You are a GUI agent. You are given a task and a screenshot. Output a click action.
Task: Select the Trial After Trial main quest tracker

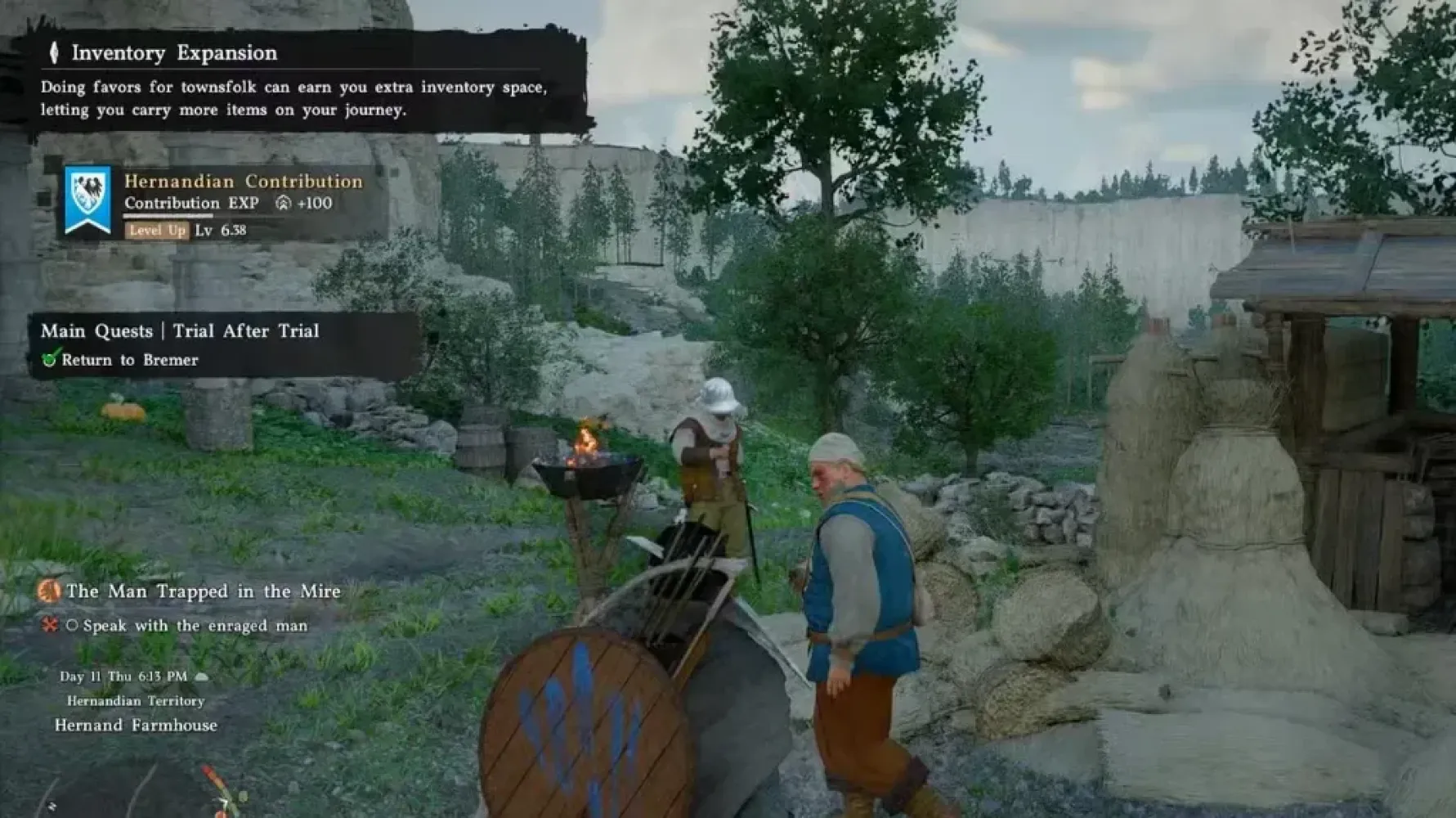[181, 331]
